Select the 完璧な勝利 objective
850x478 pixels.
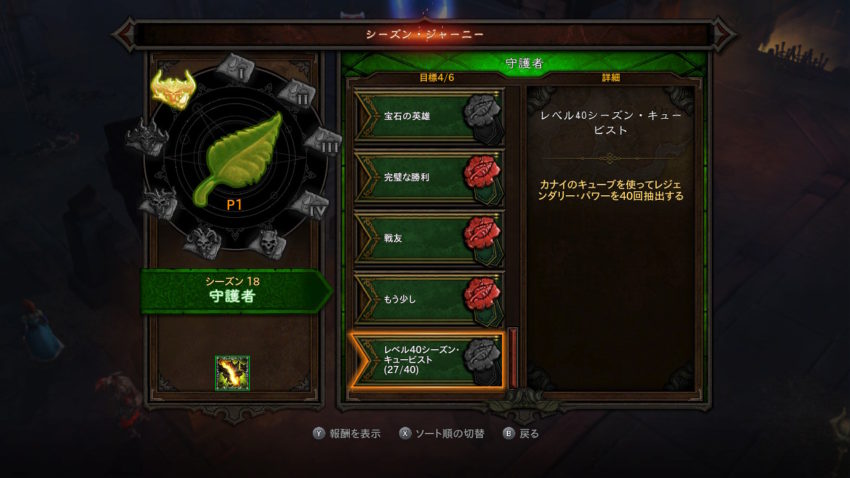[x=427, y=177]
